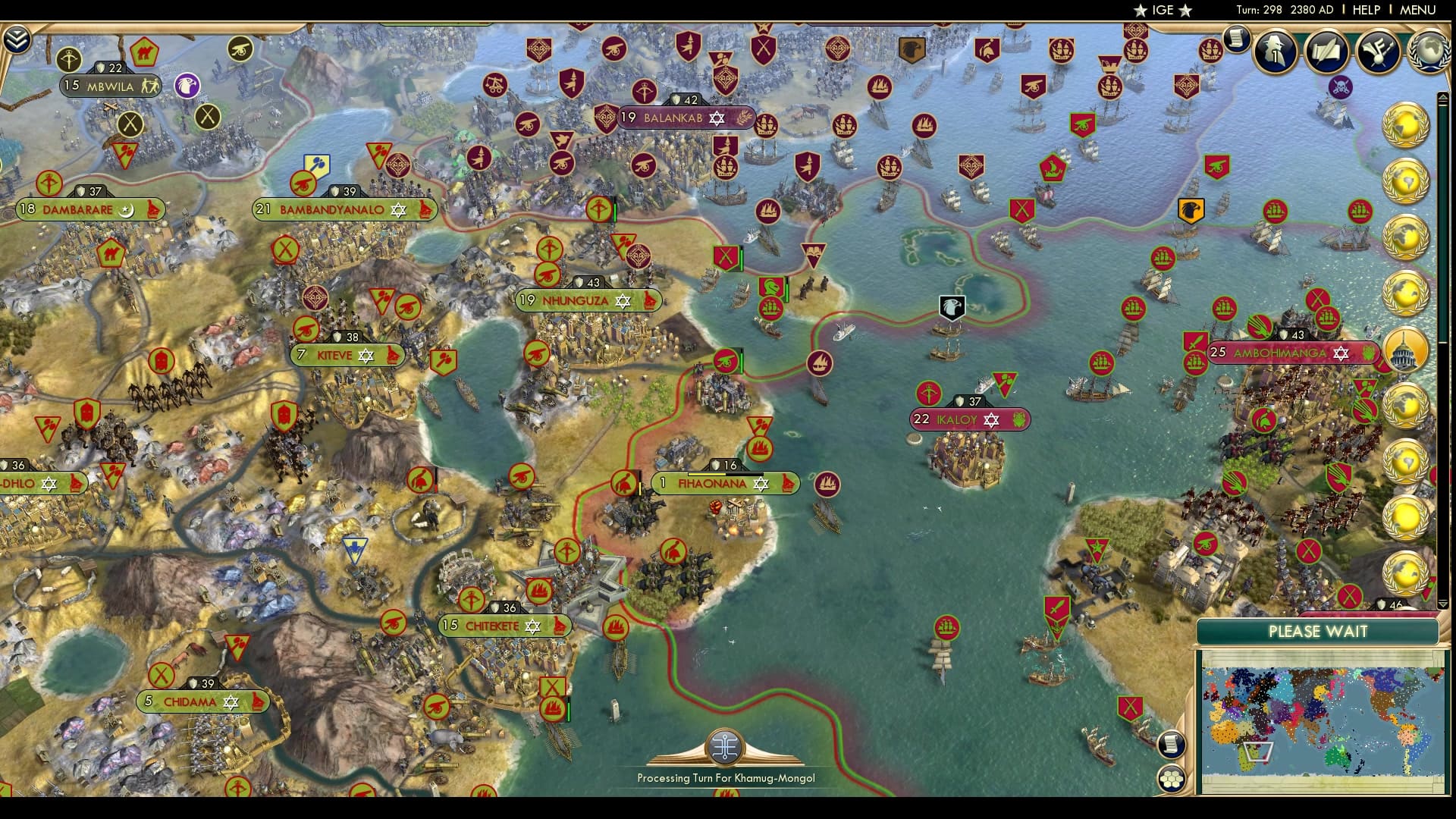Screen dimensions: 1456x819
Task: Open the Culture overview music-note icon
Action: point(1380,52)
